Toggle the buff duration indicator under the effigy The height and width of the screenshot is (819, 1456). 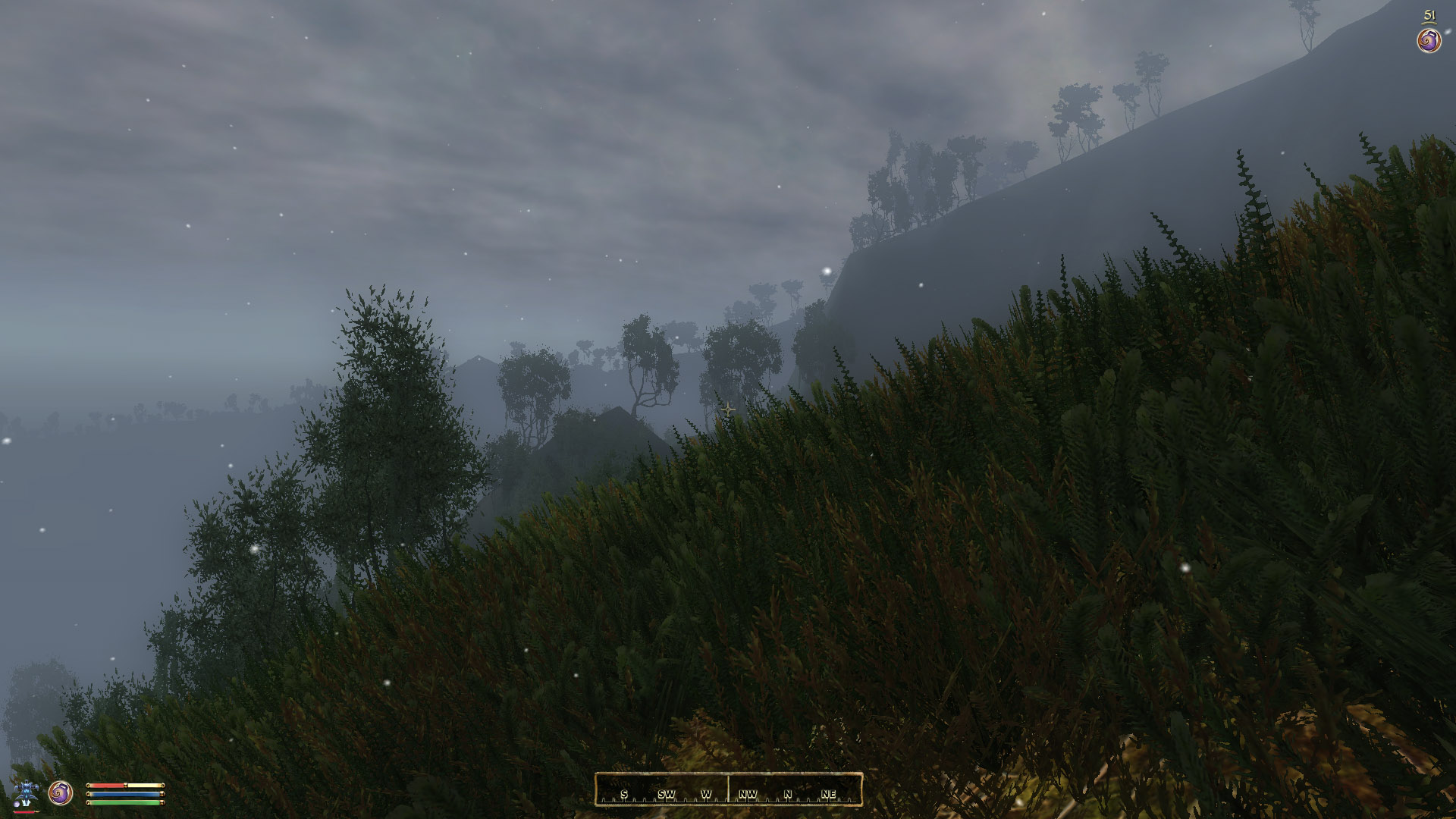pos(25,813)
